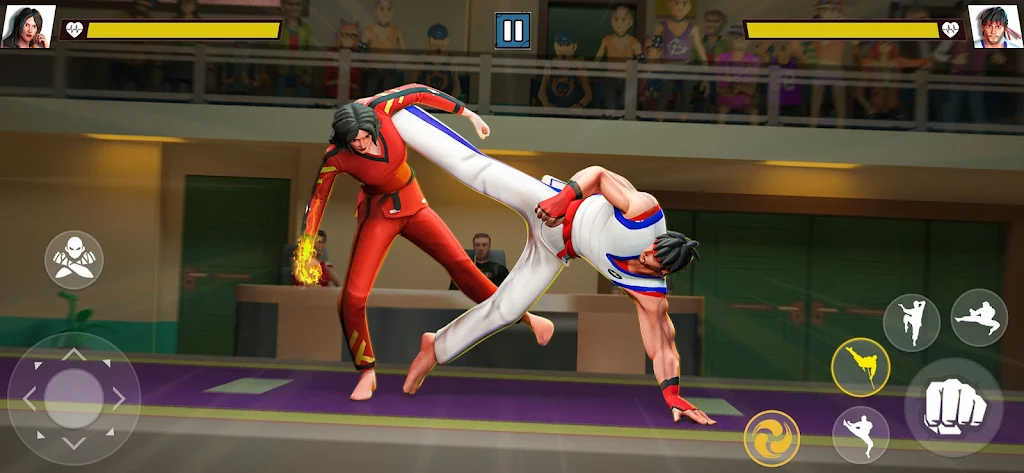
Task: Use the raised-knee strike button
Action: [911, 322]
